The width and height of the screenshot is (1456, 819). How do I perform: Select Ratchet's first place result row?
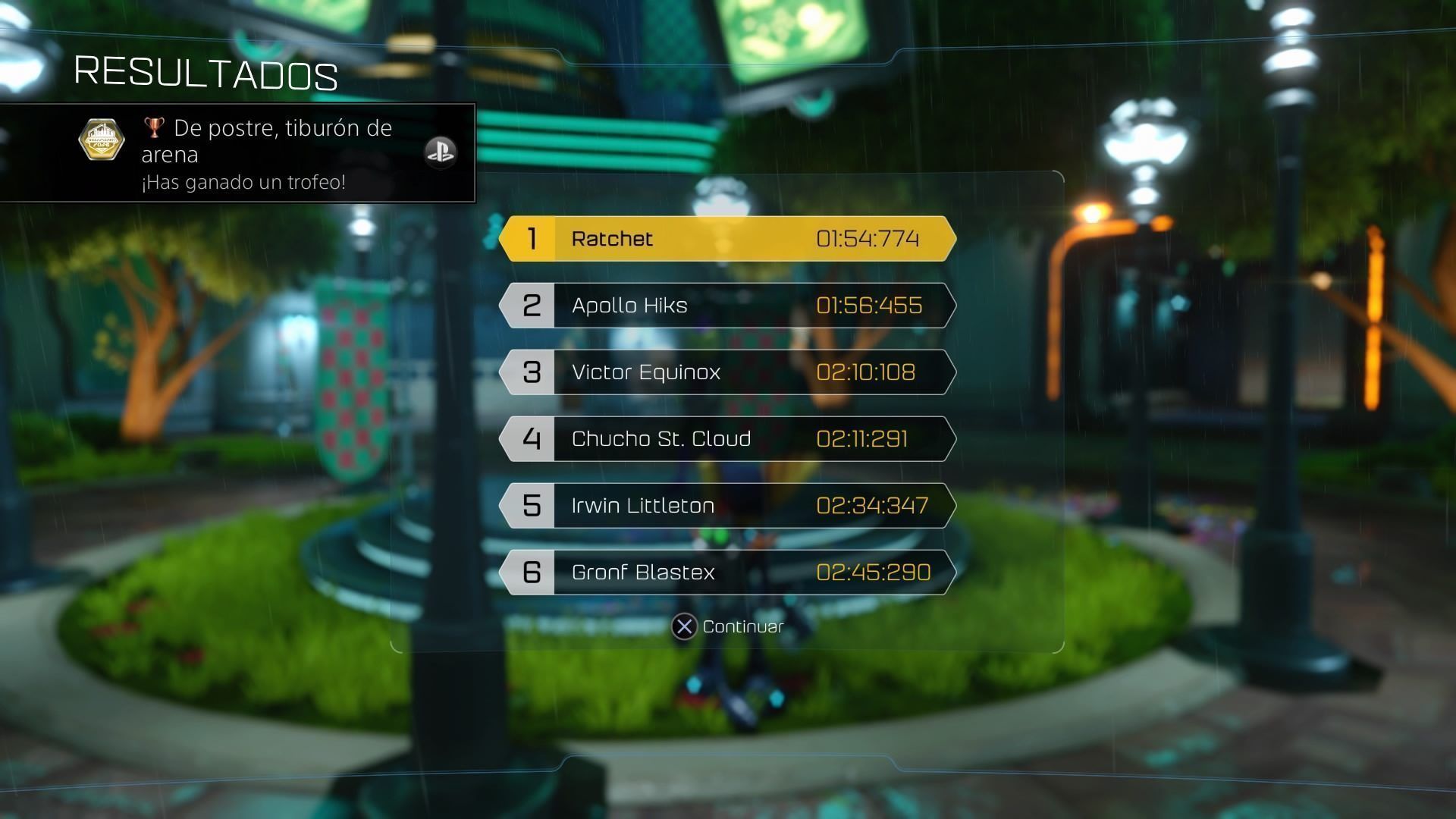pyautogui.click(x=727, y=239)
